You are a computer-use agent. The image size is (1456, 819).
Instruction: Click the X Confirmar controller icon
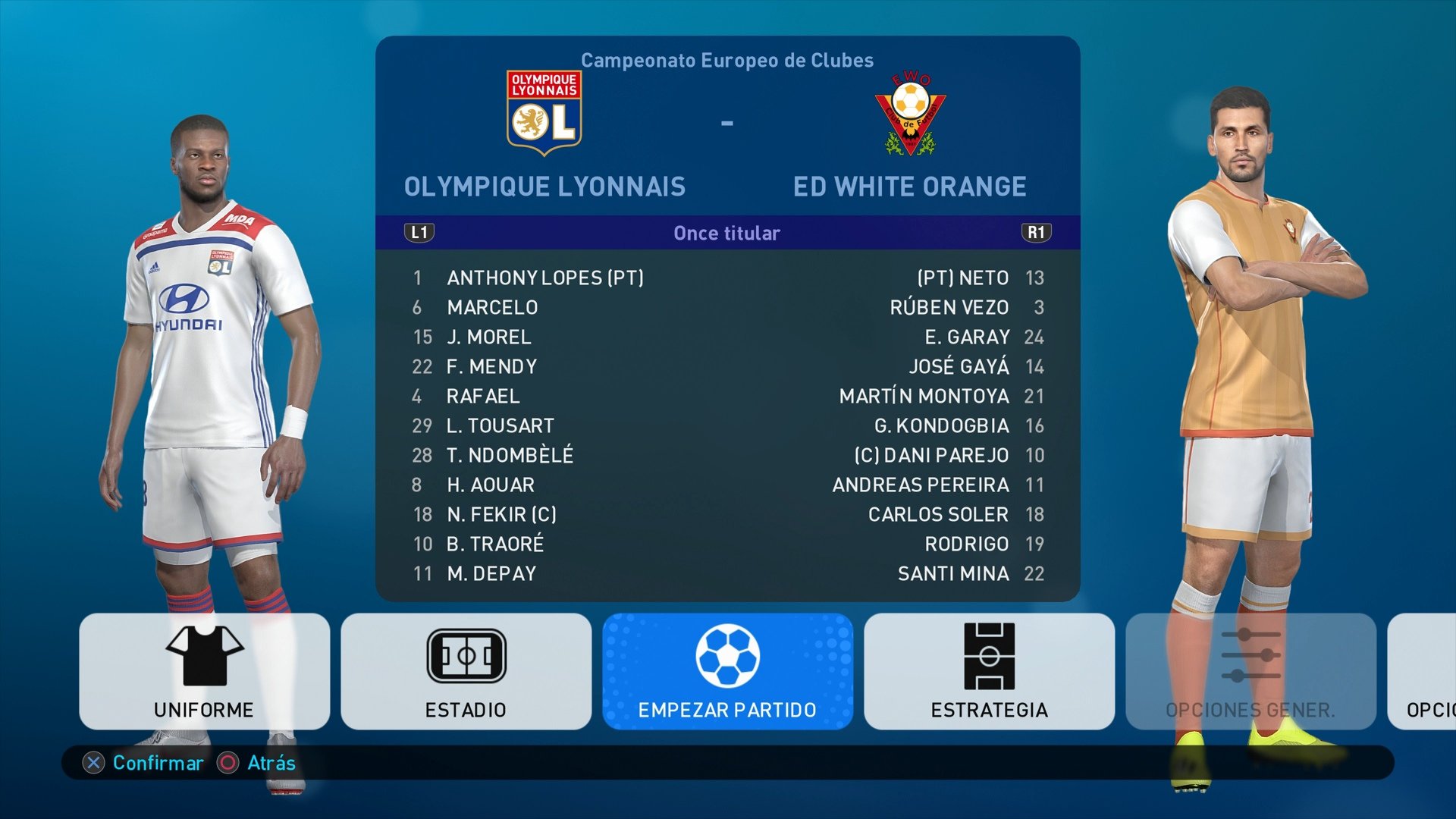(x=93, y=764)
